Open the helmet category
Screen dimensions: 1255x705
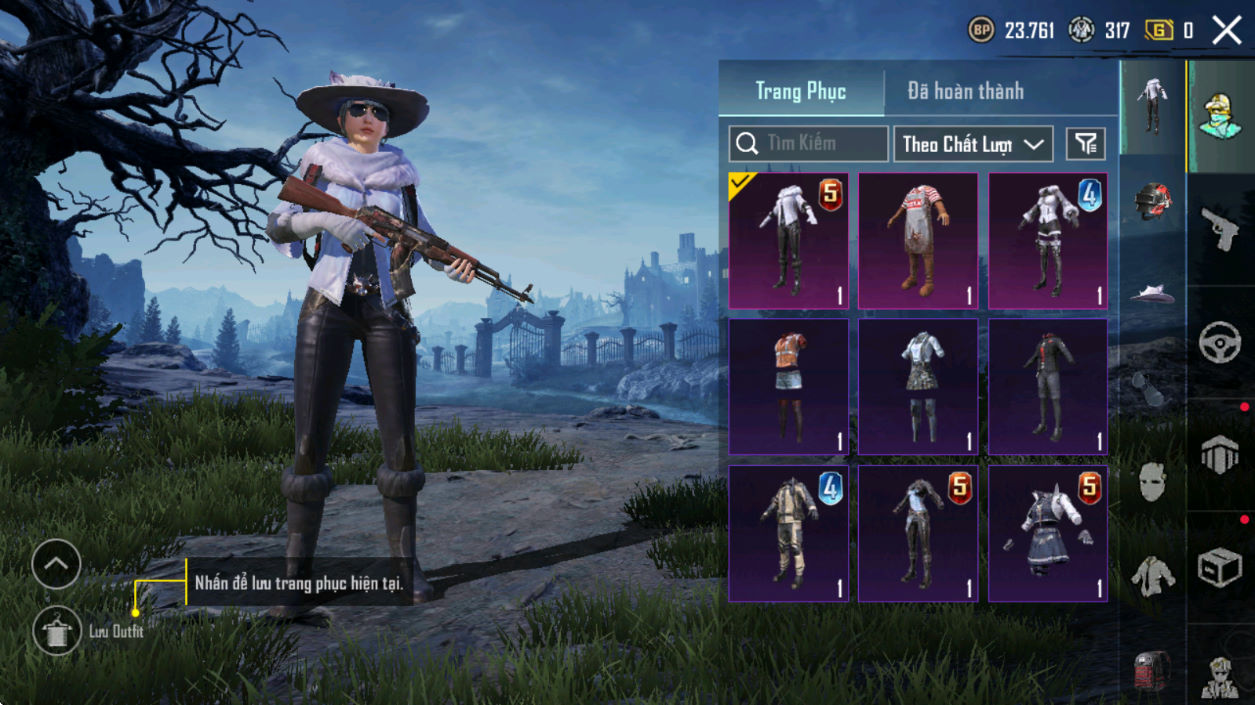click(1152, 201)
